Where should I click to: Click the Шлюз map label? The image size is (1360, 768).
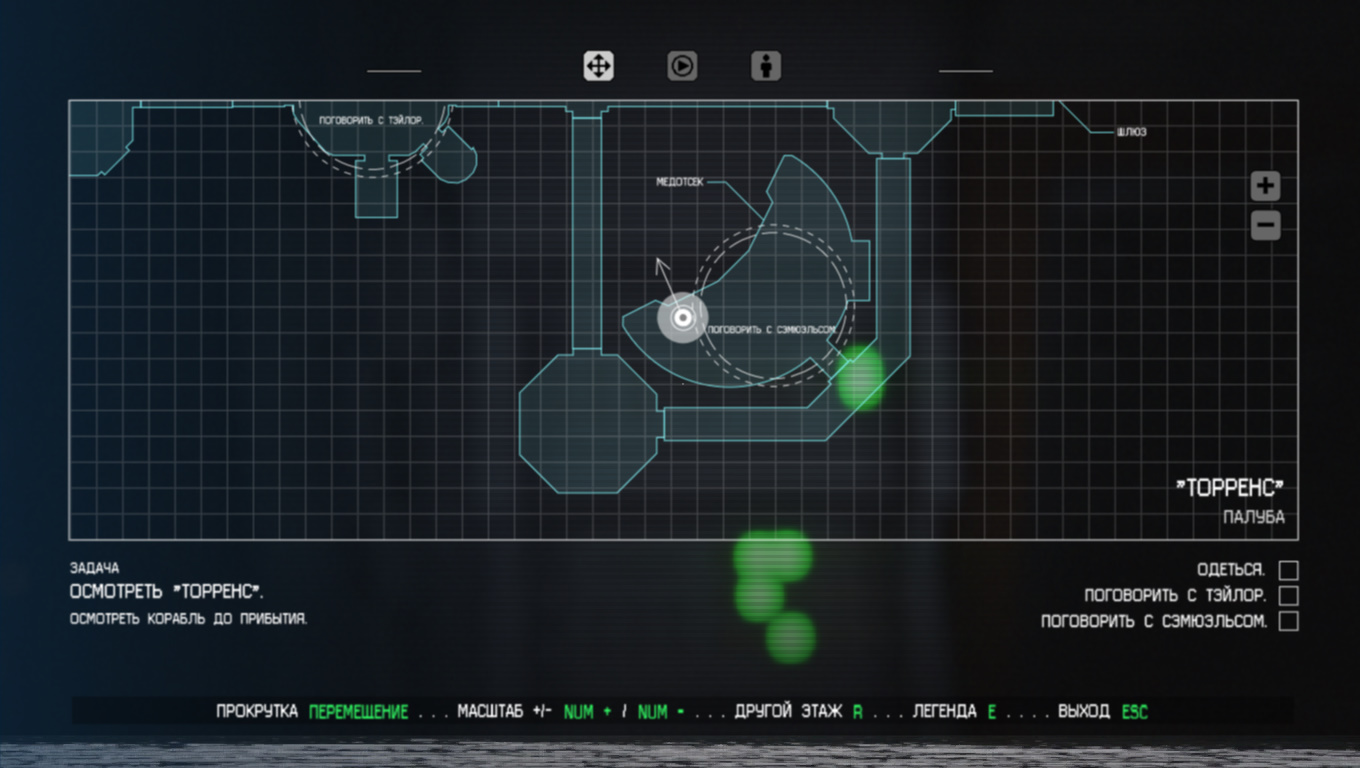coord(1131,132)
